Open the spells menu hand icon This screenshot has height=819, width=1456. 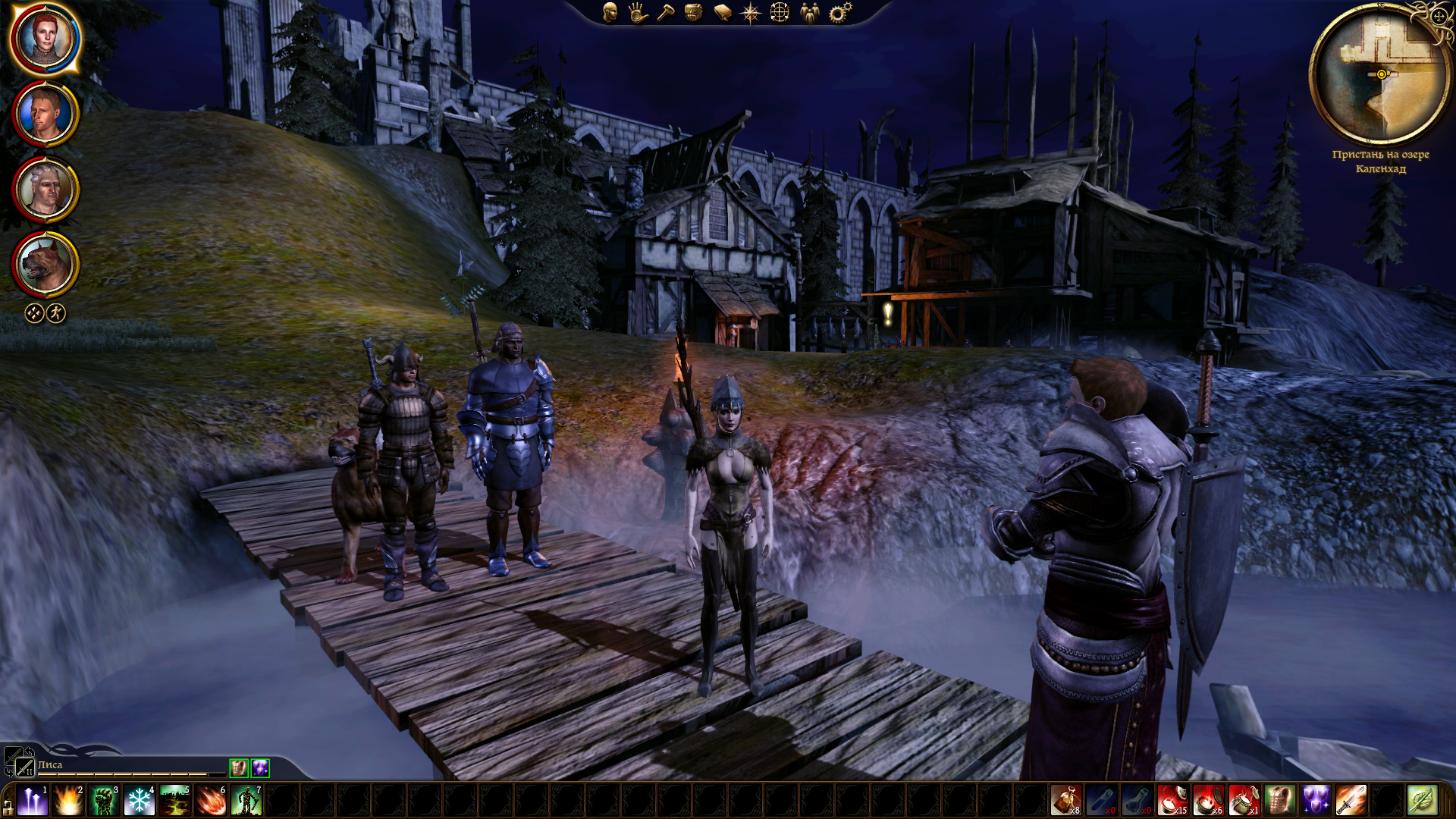(x=638, y=12)
